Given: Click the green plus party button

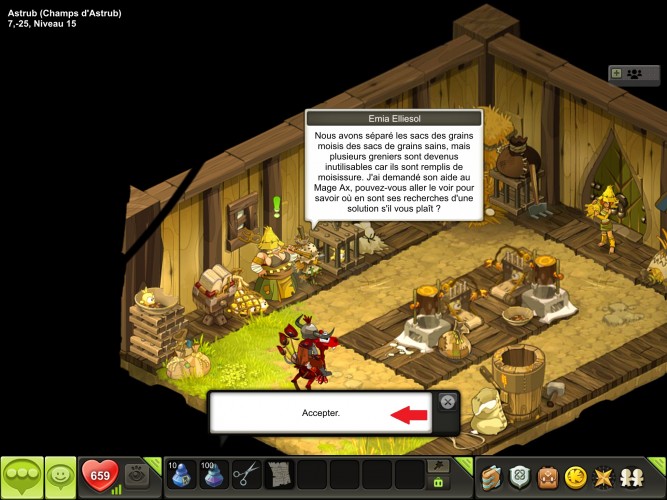Looking at the screenshot, I should [617, 73].
